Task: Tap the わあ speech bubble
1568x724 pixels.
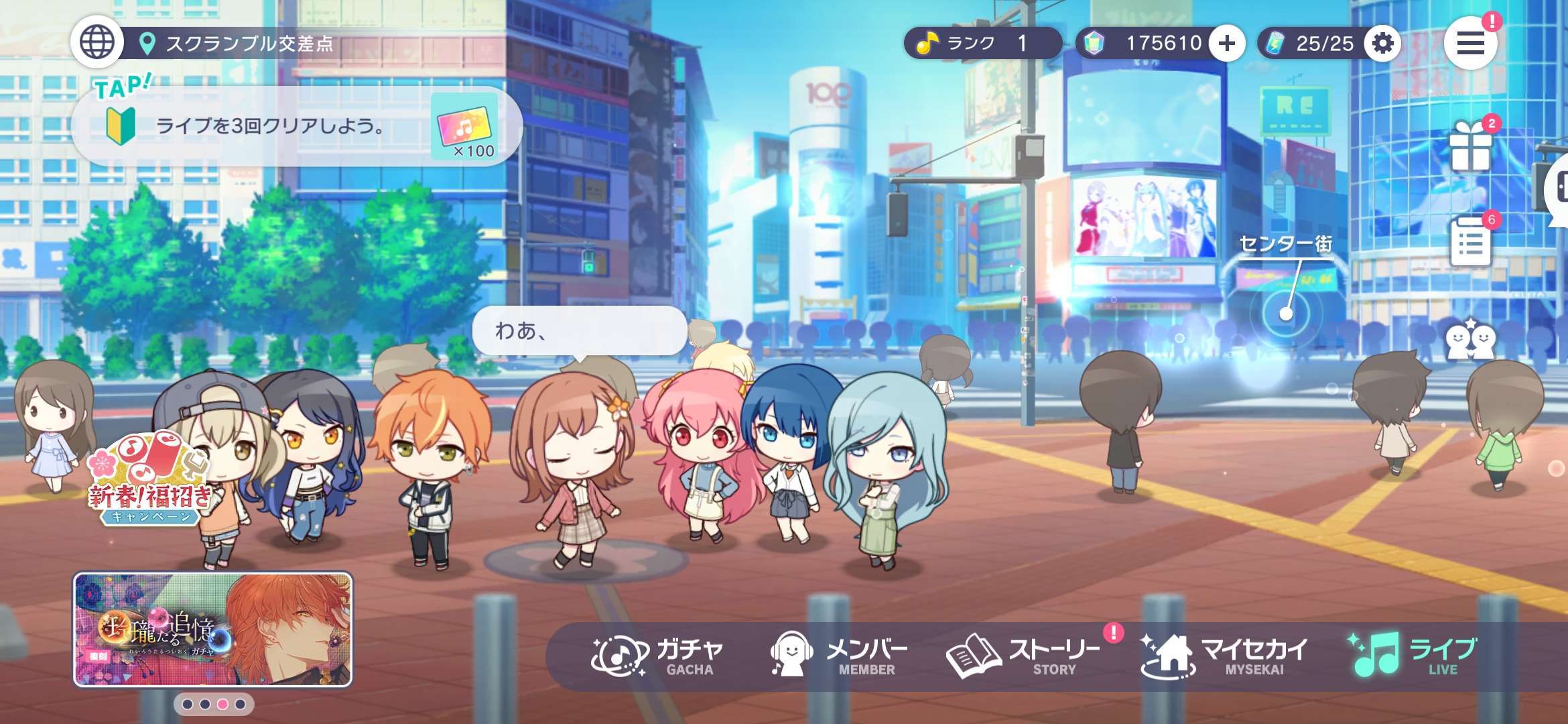Action: point(579,330)
